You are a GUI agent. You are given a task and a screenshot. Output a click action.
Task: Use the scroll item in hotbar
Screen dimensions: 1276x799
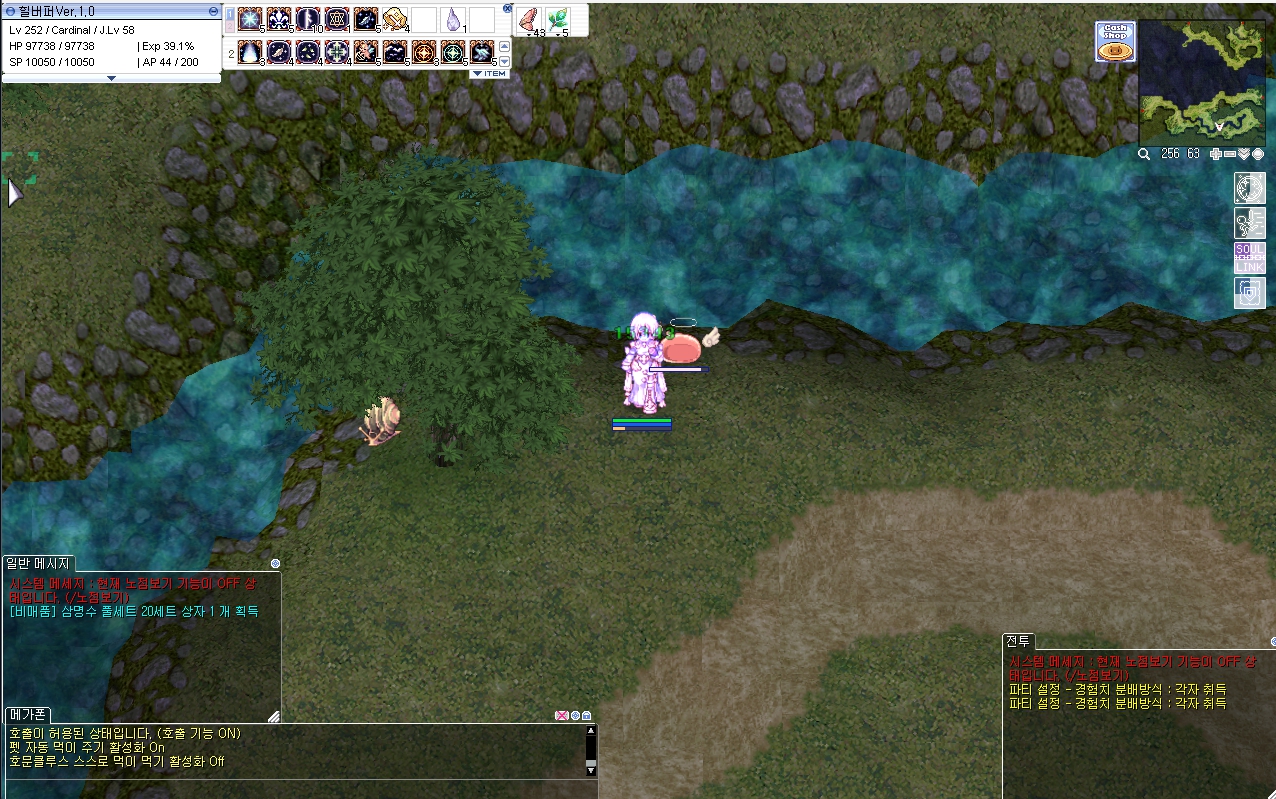395,19
